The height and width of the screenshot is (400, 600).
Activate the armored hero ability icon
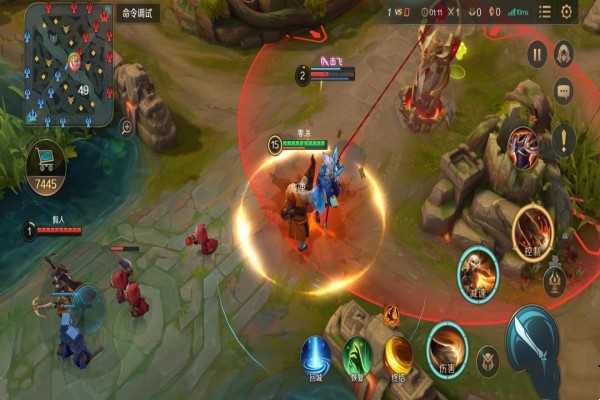pyautogui.click(x=522, y=148)
